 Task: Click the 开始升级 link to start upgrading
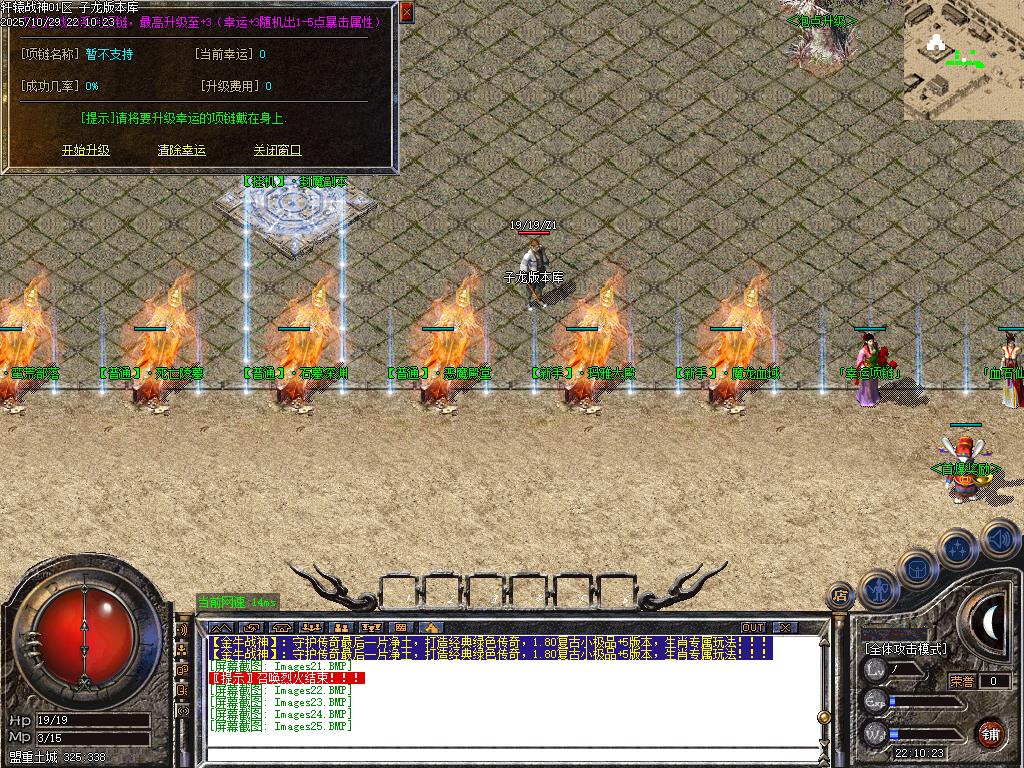(86, 150)
